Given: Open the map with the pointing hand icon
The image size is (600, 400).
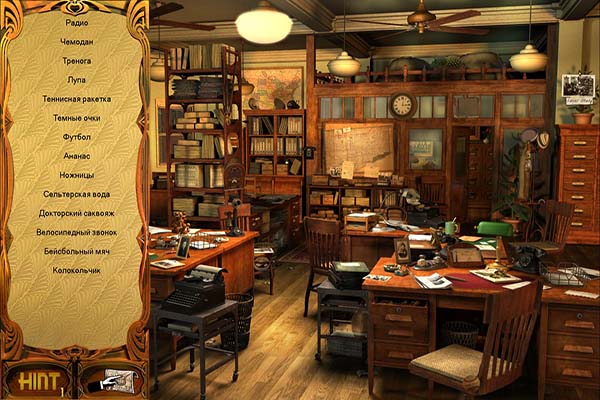Looking at the screenshot, I should point(110,379).
